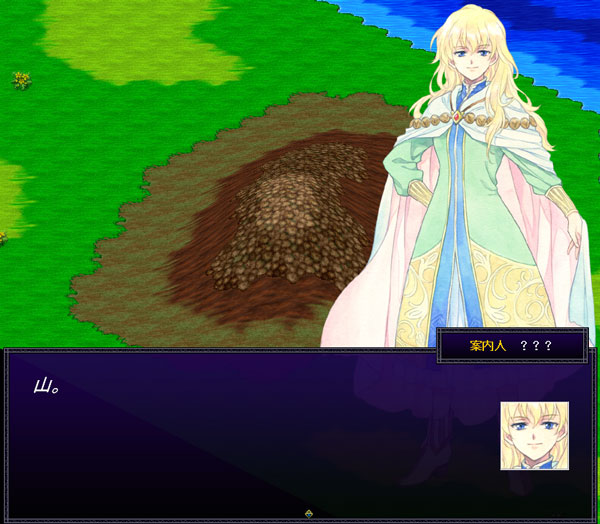Viewport: 600px width, 524px height.
Task: Click the dialogue advance arrow indicator
Action: pos(309,513)
